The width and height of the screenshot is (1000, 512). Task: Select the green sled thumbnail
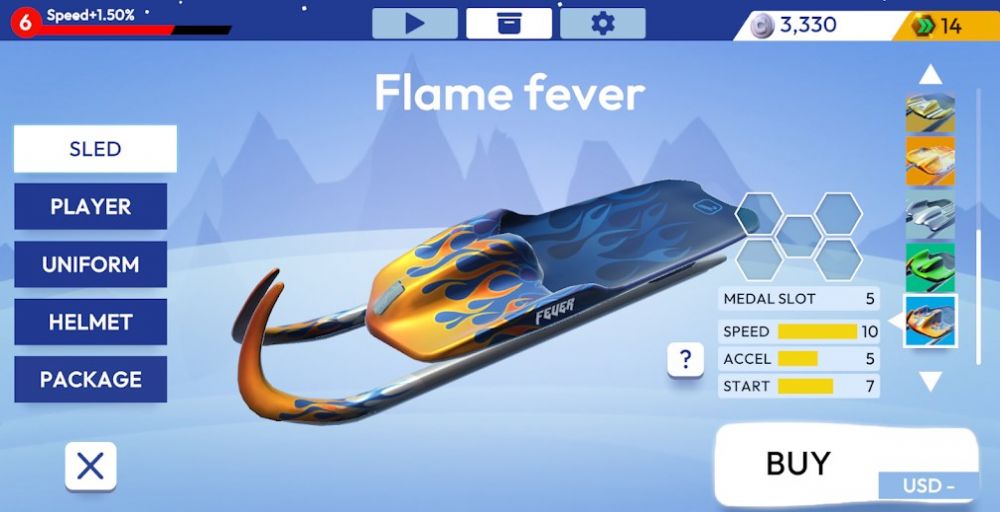click(931, 268)
